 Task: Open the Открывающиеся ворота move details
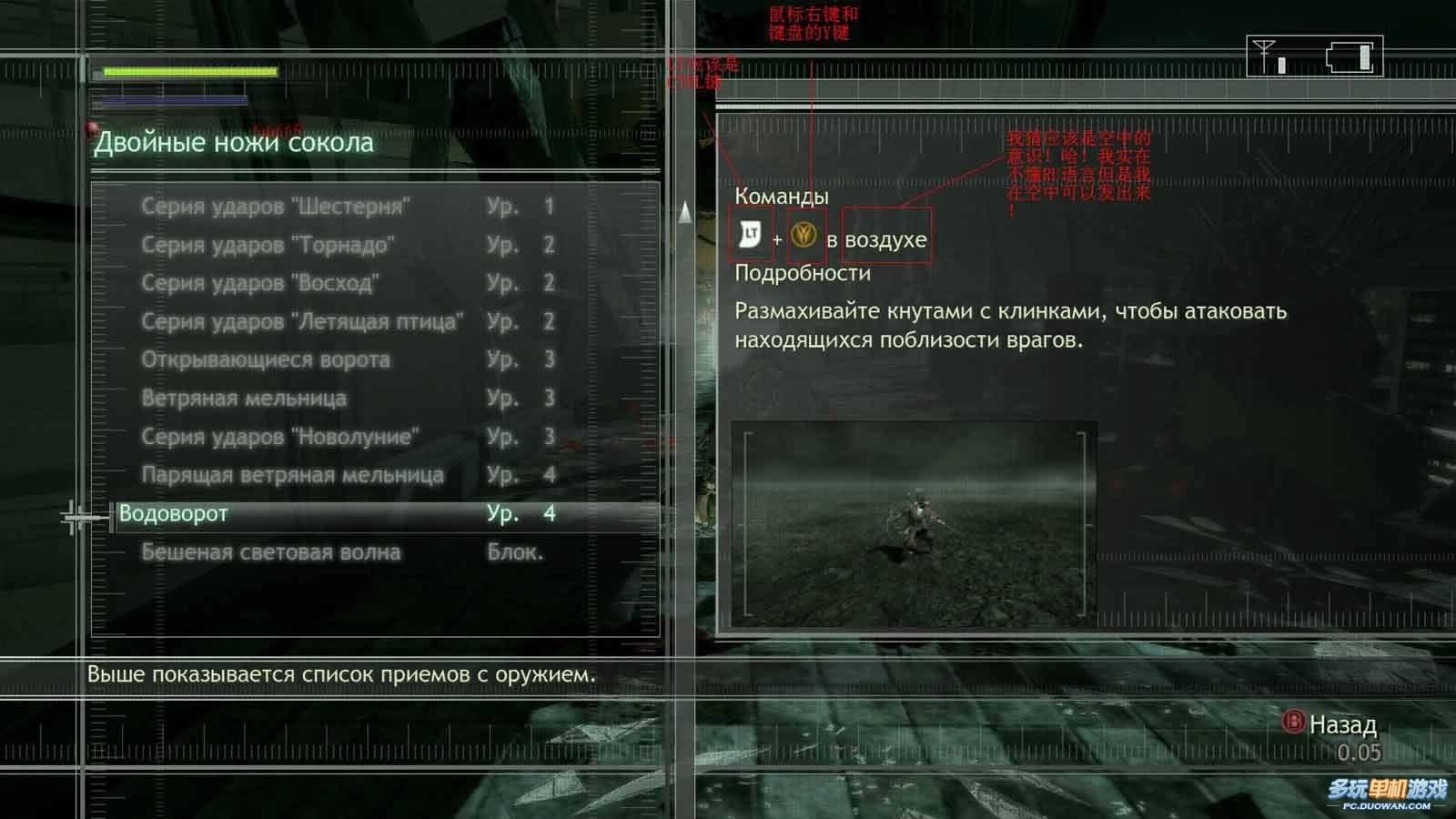click(266, 359)
